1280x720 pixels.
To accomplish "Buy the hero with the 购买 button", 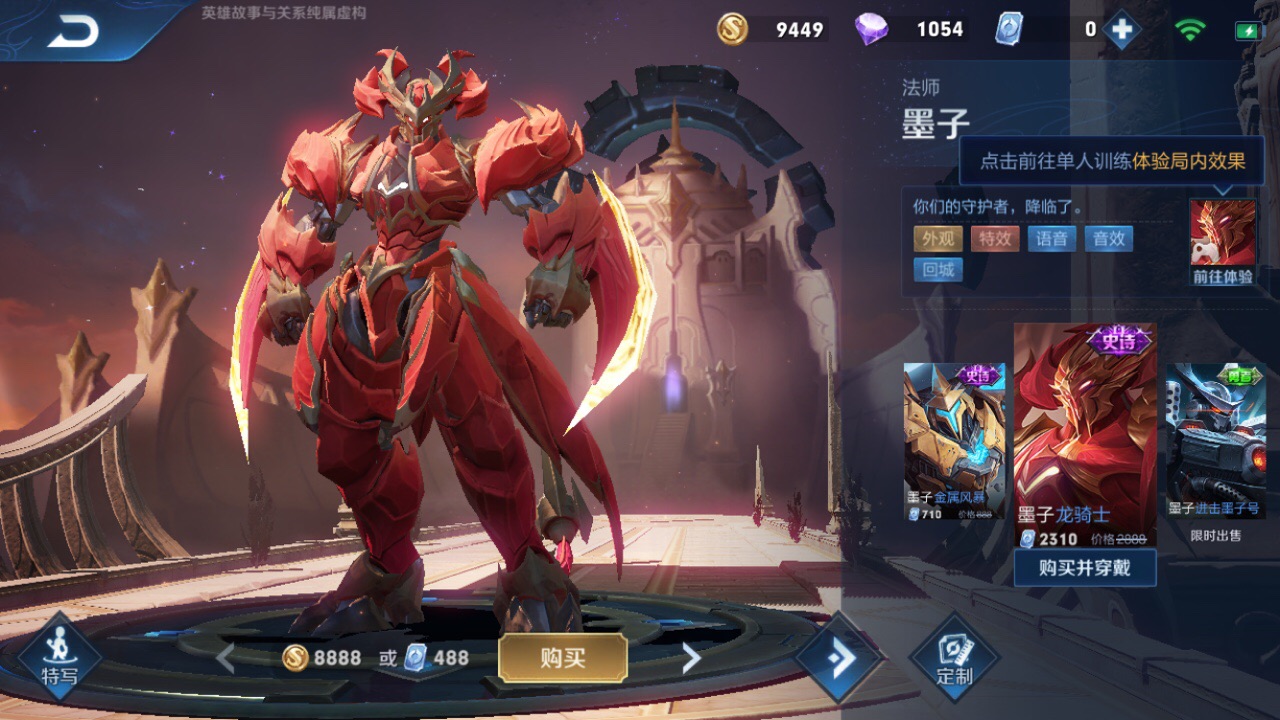I will tap(563, 657).
